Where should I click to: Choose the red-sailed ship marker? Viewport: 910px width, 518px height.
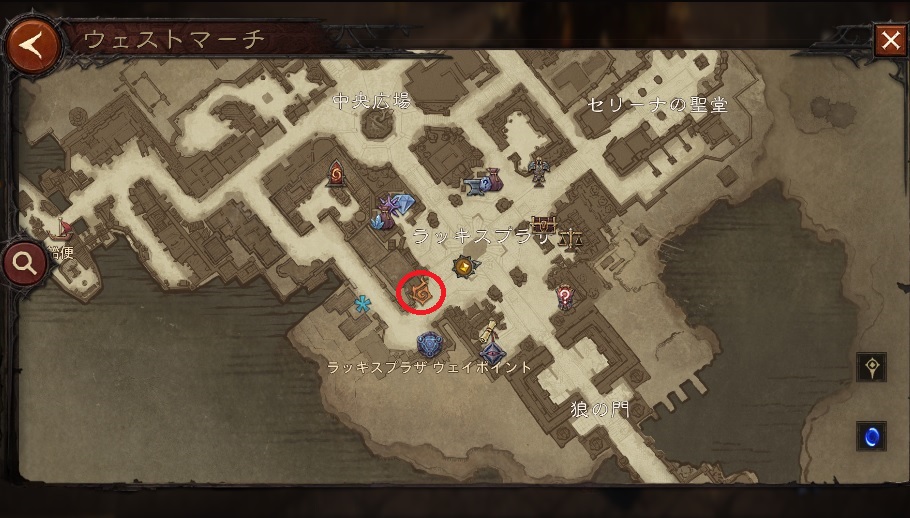tap(61, 225)
